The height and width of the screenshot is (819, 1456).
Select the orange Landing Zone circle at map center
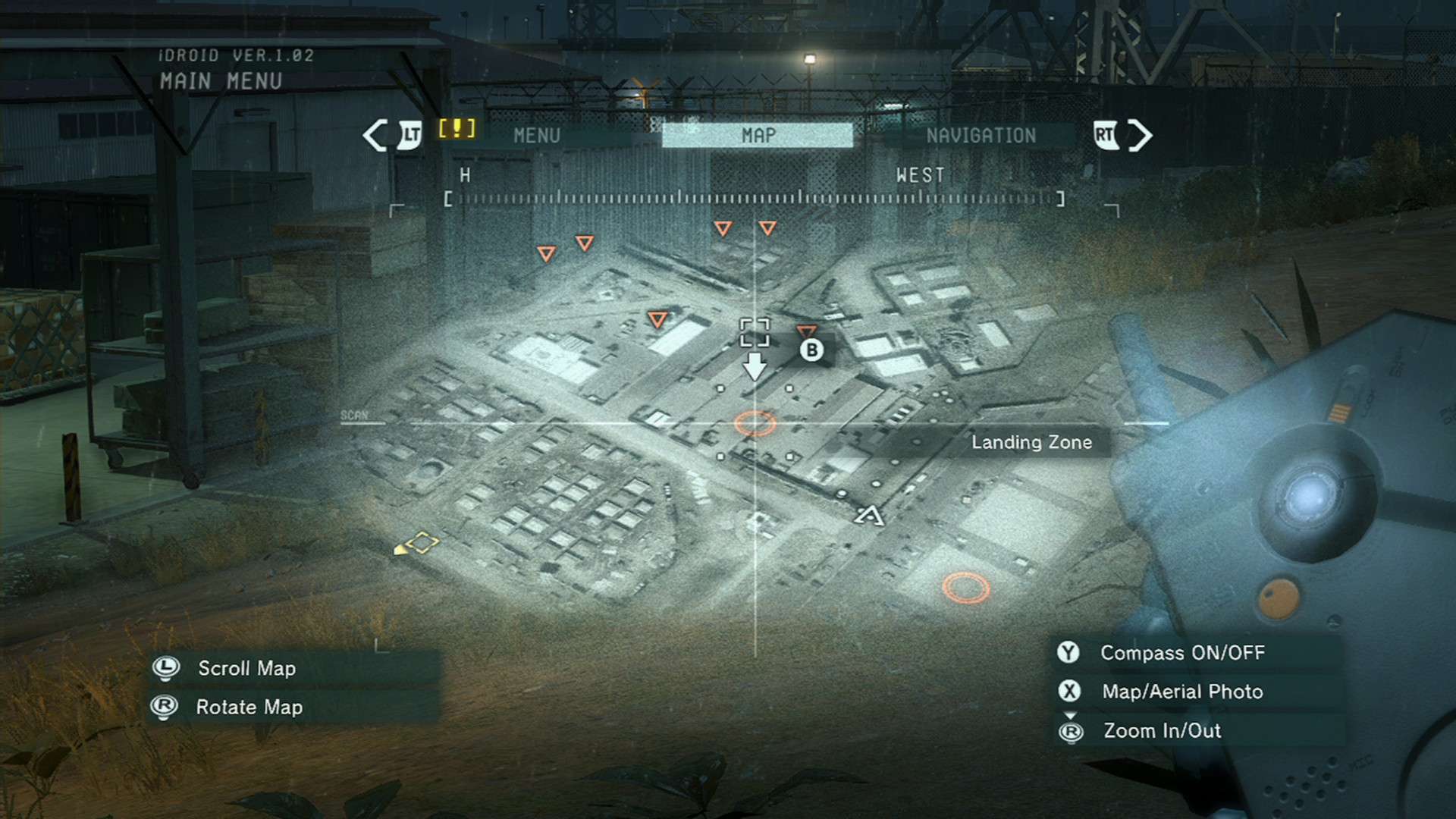[x=755, y=422]
